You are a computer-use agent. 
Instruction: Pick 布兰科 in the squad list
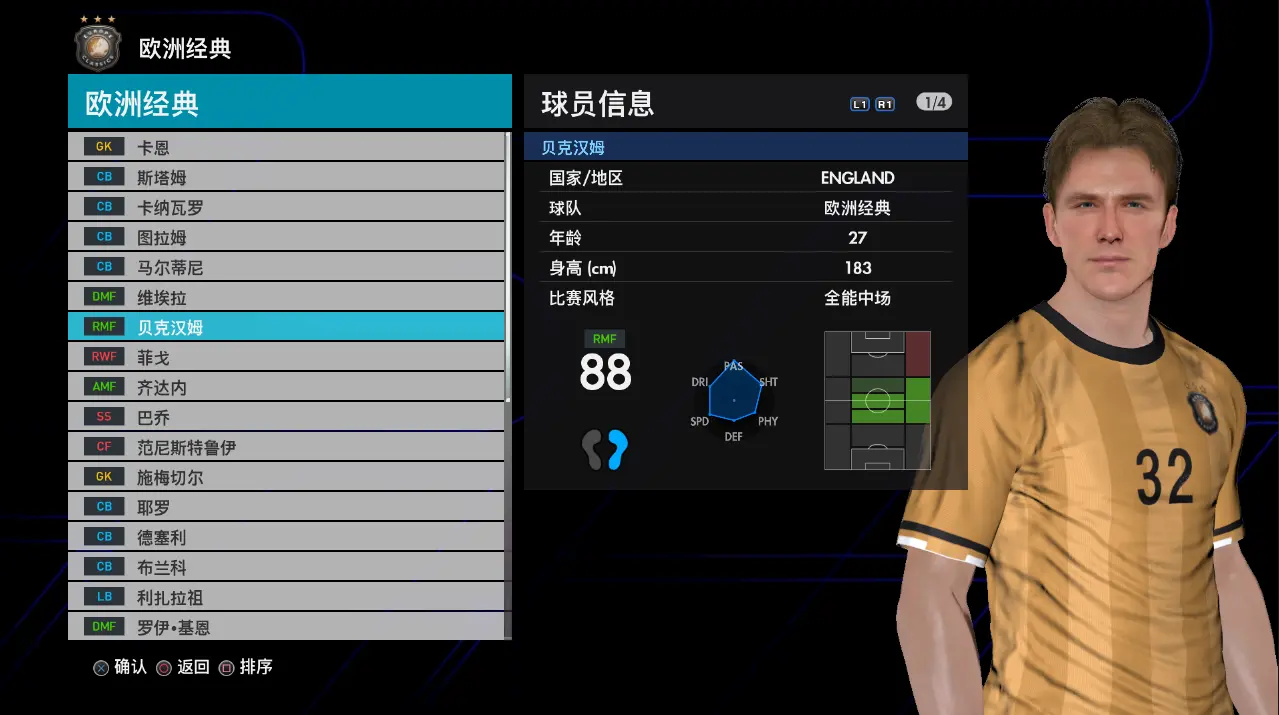click(286, 567)
